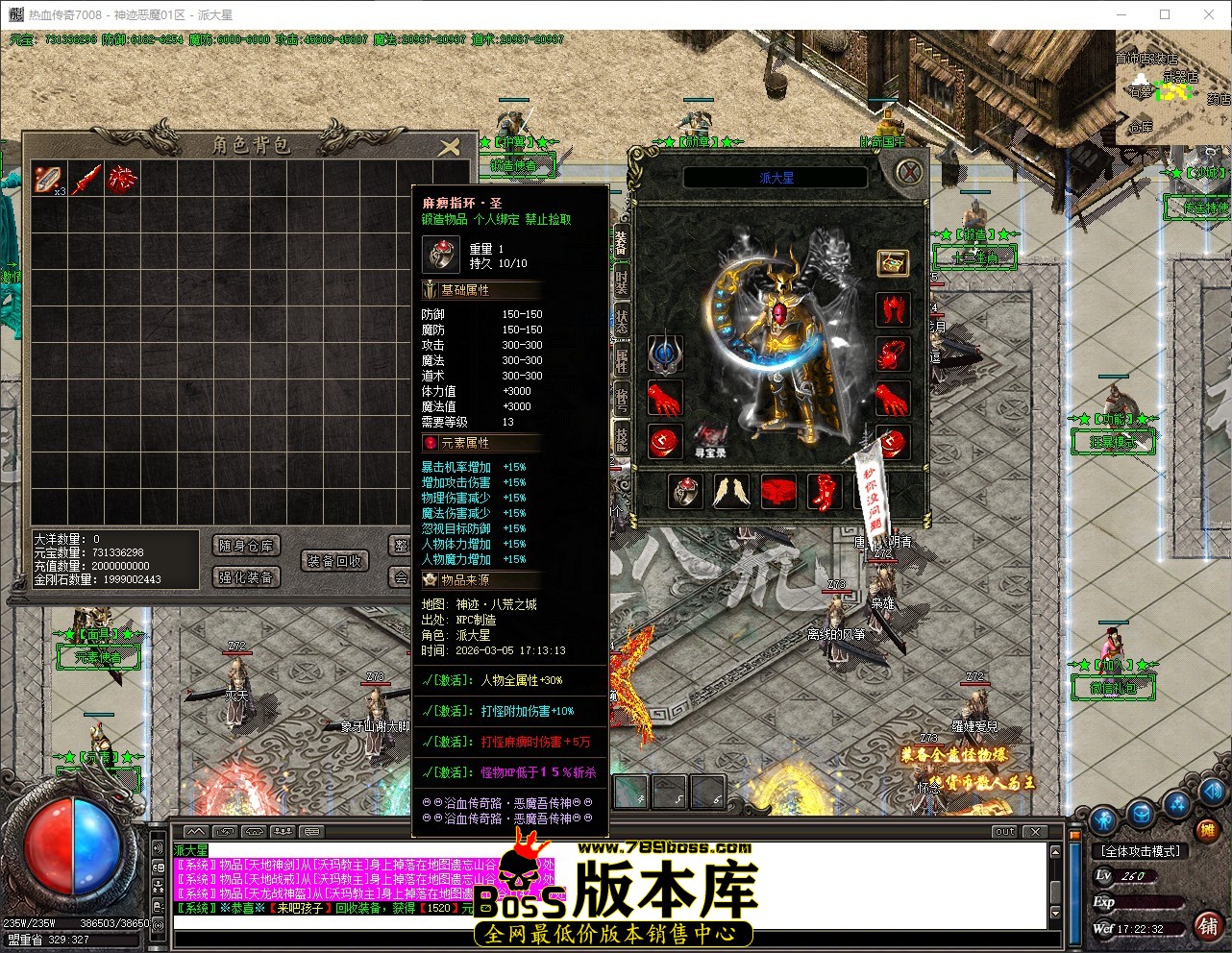Click the 装备回收 button

[335, 561]
